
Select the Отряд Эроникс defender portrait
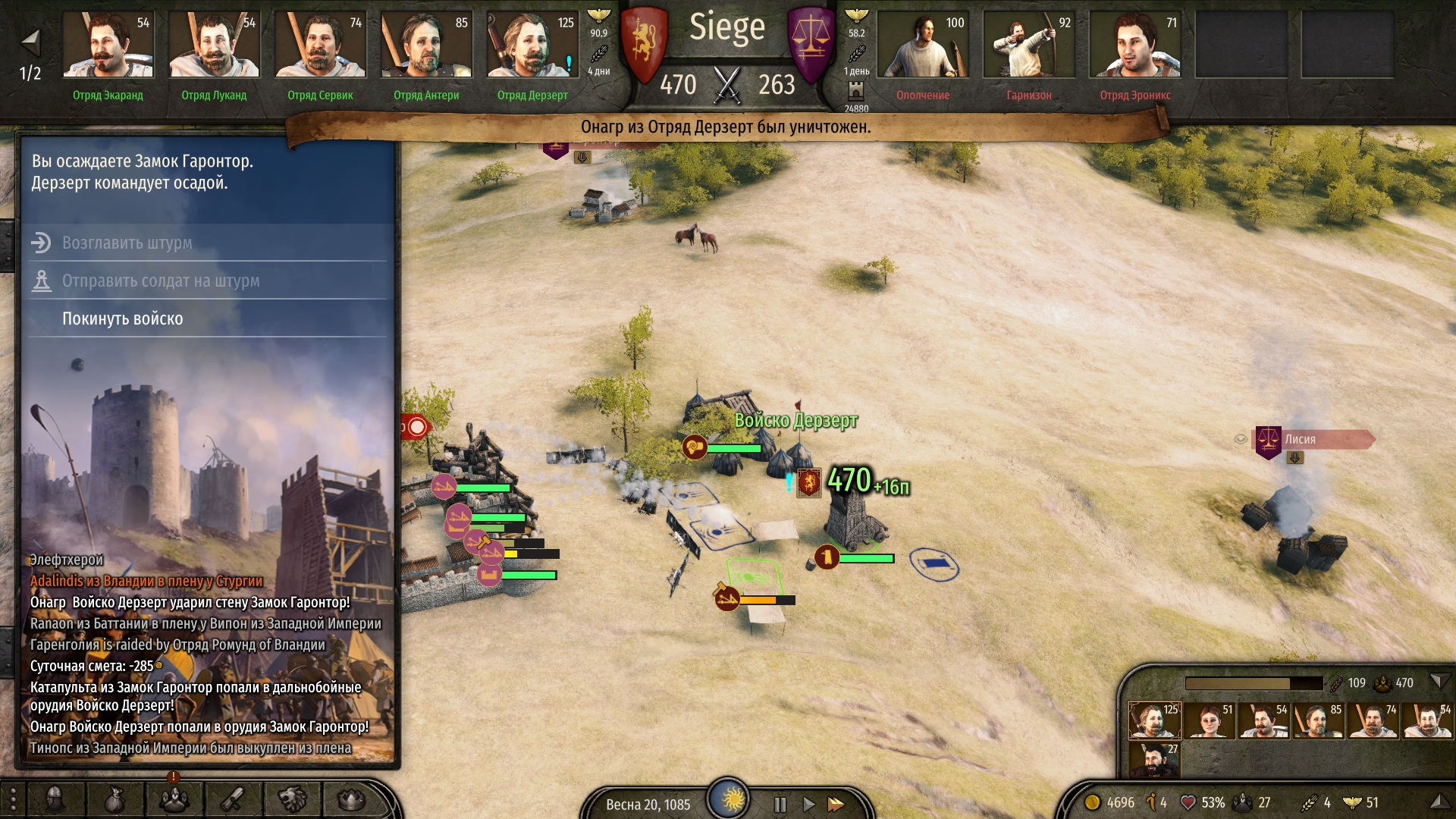[1135, 45]
